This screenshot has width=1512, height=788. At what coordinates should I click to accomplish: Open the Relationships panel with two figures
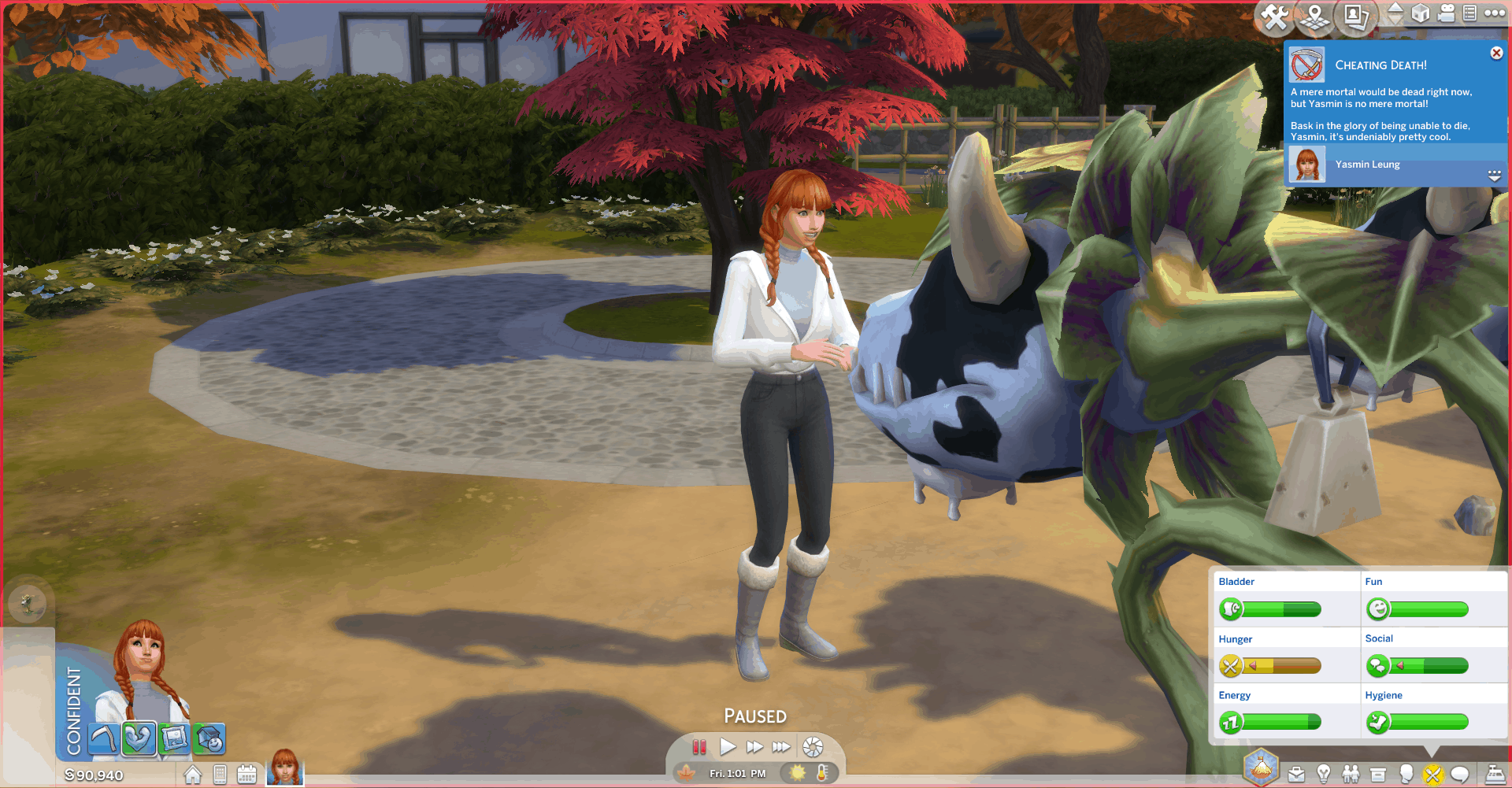point(1351,775)
